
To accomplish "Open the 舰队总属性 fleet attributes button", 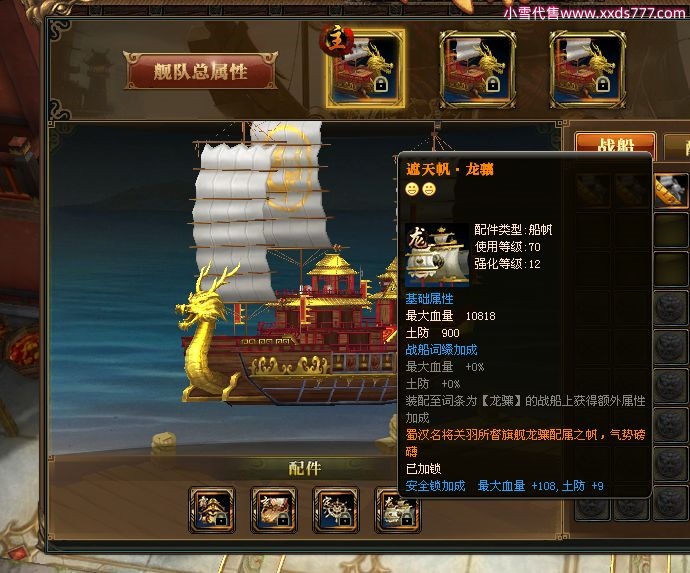I will (x=200, y=71).
